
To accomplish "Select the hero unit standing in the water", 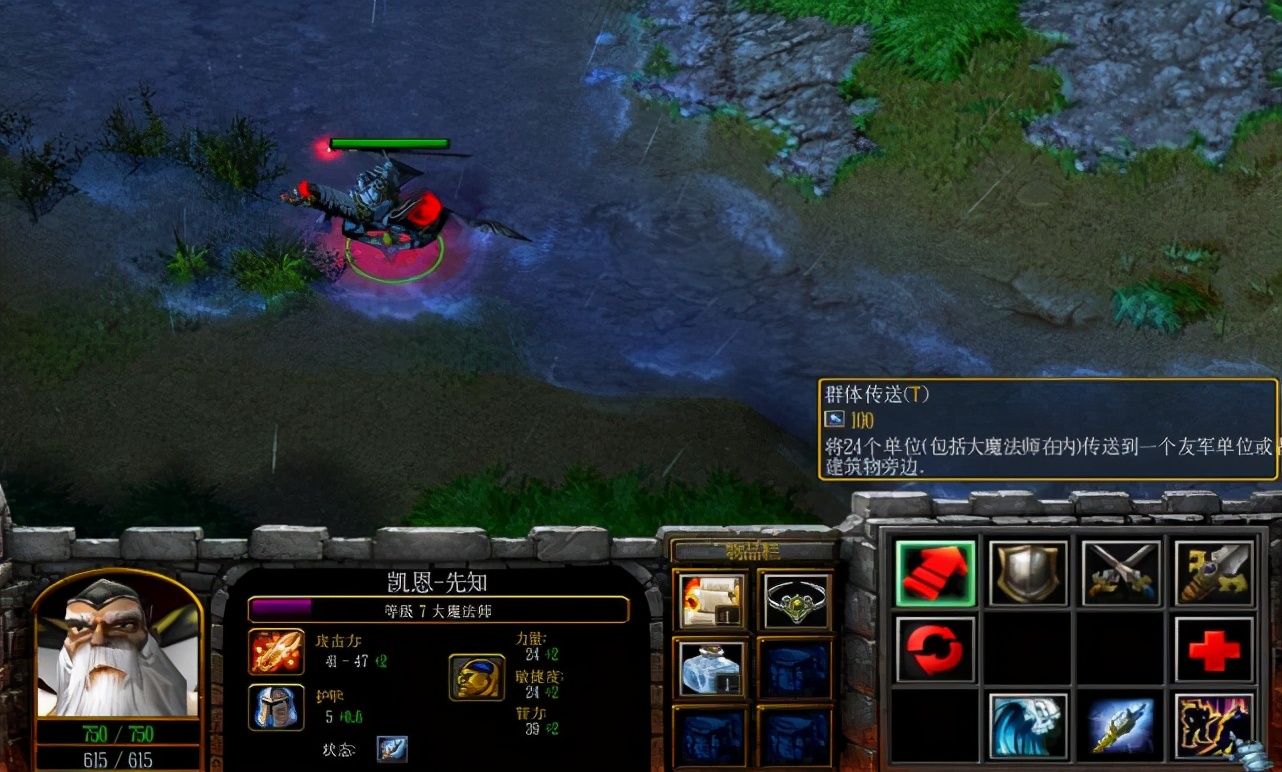I will [390, 210].
